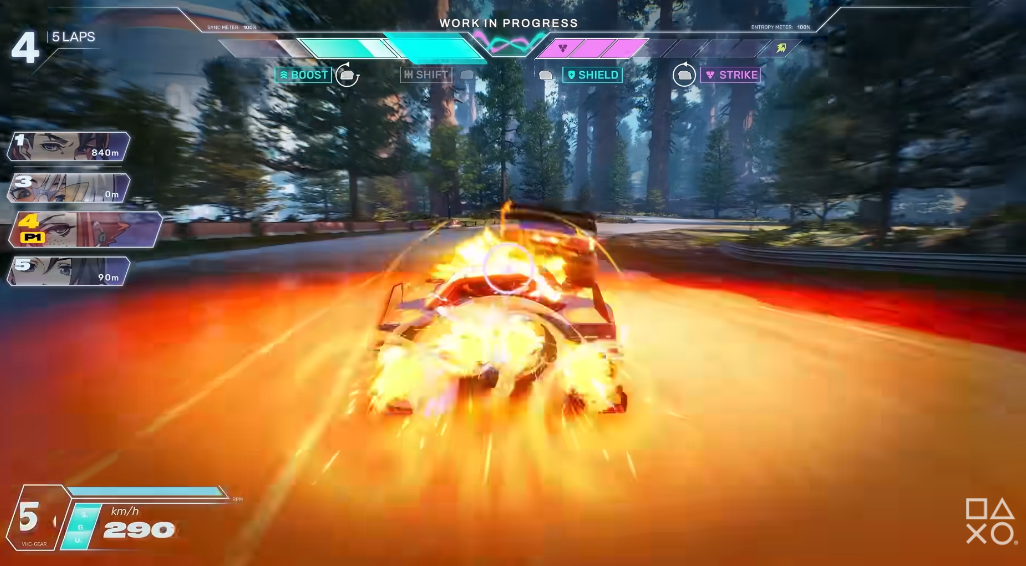Trigger the Strike ability
Viewport: 1026px width, 566px height.
coord(731,75)
